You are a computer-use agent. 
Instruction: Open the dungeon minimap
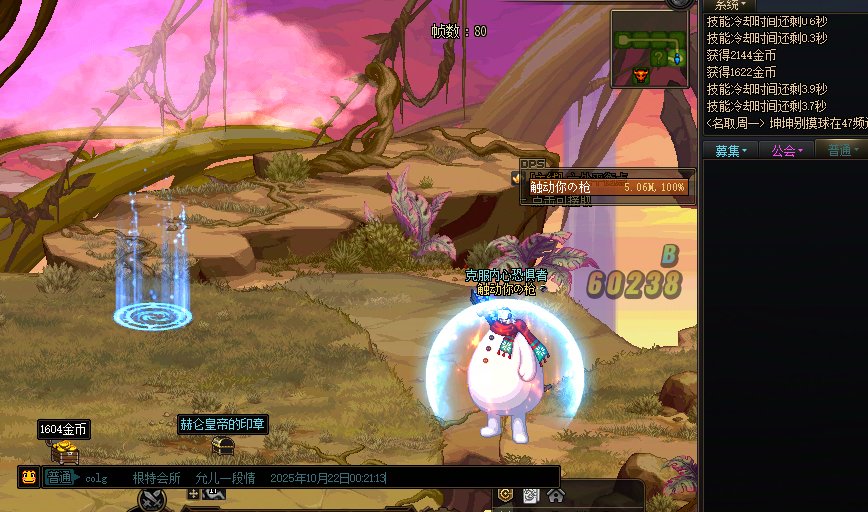coord(650,49)
